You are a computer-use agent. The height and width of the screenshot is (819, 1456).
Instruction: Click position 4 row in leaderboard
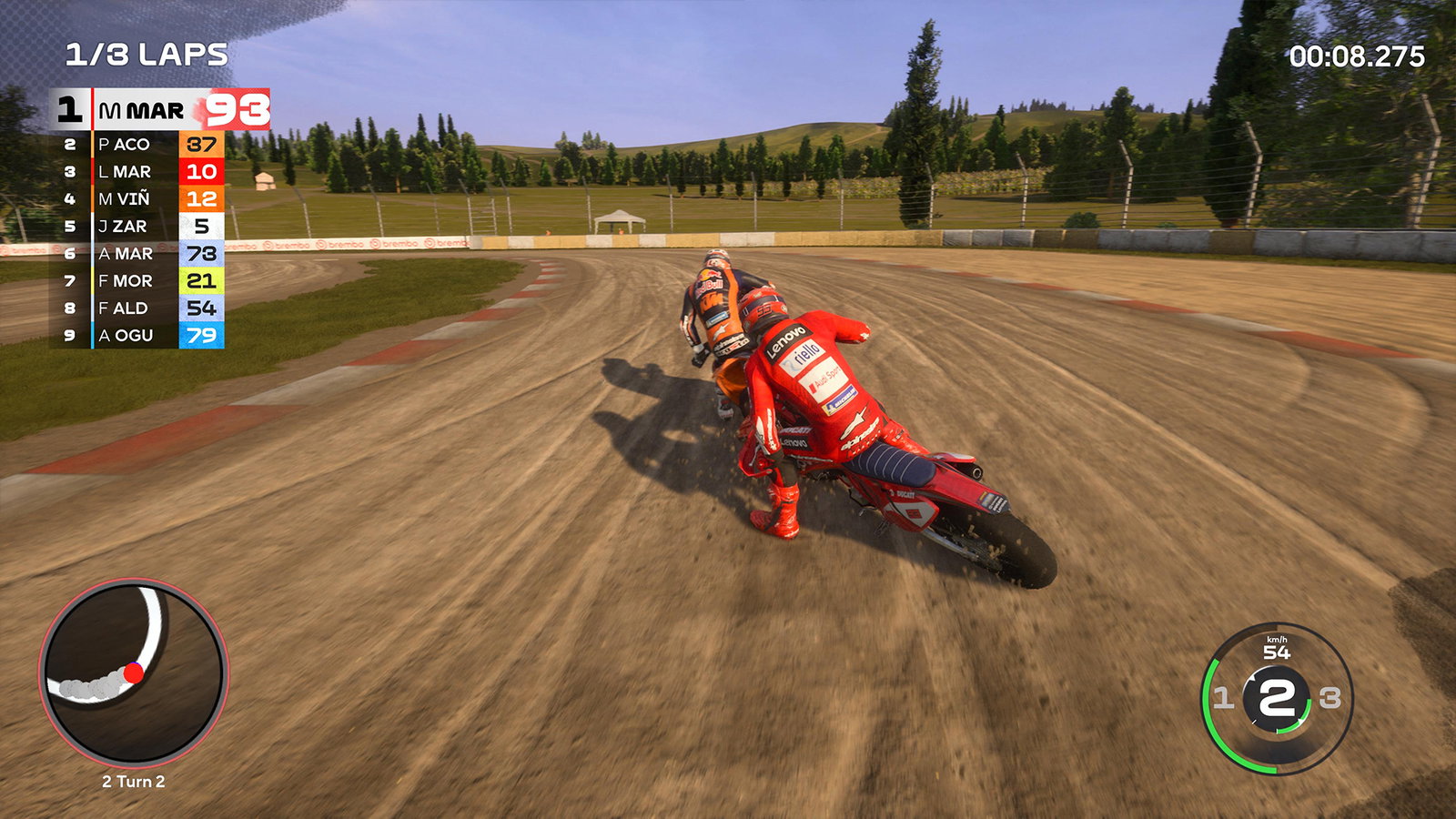point(127,197)
